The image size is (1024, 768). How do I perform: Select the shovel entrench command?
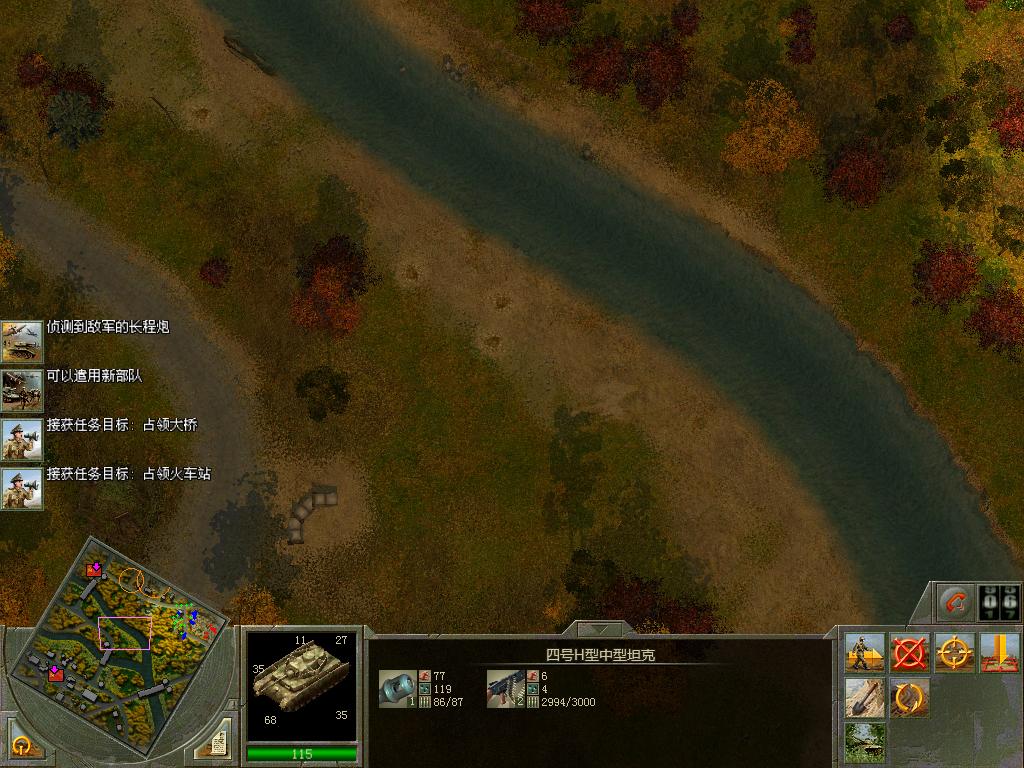[863, 698]
